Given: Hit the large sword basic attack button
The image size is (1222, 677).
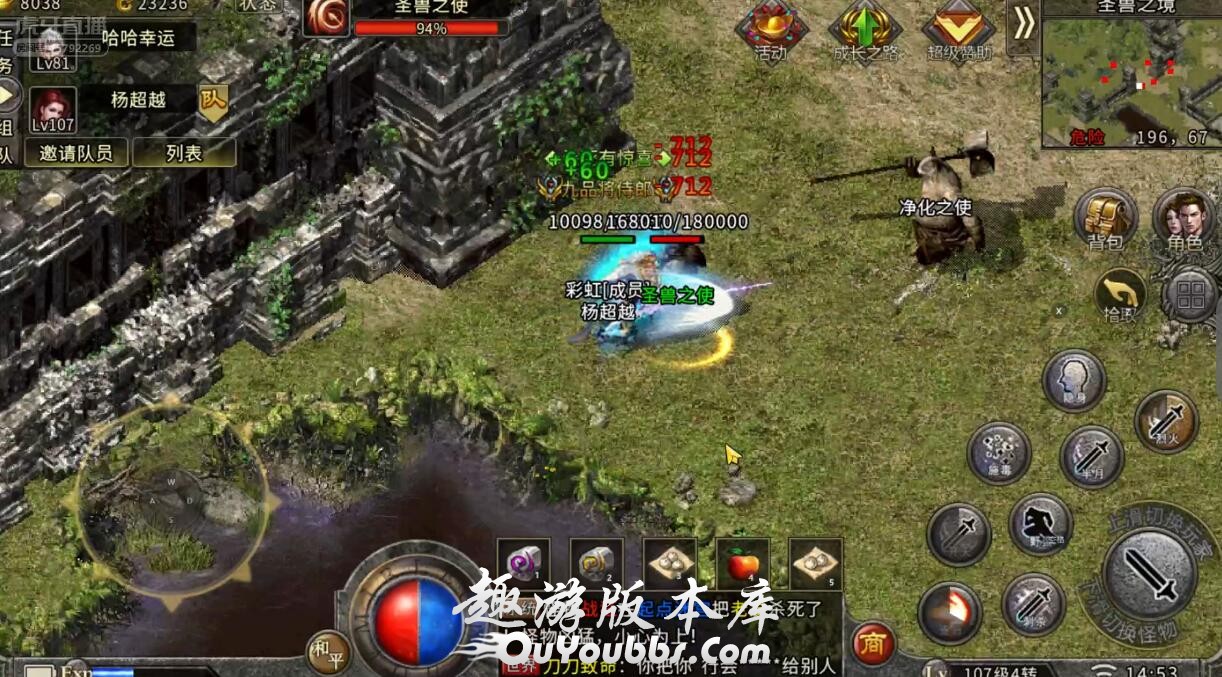Looking at the screenshot, I should click(x=1149, y=572).
